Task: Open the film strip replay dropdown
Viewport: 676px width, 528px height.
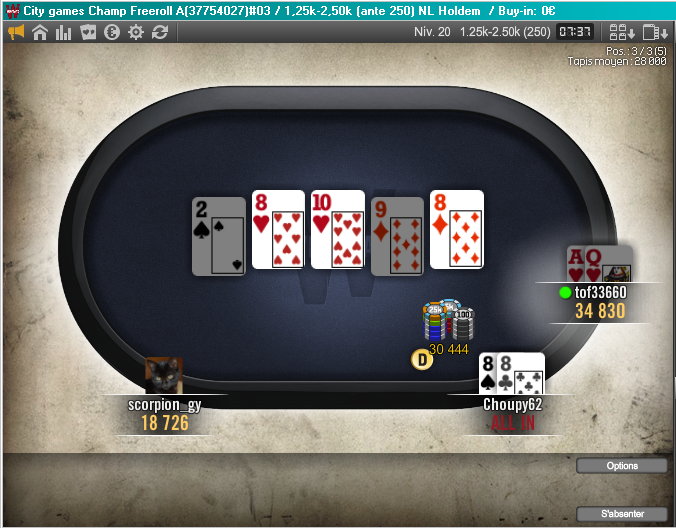Action: (x=654, y=32)
